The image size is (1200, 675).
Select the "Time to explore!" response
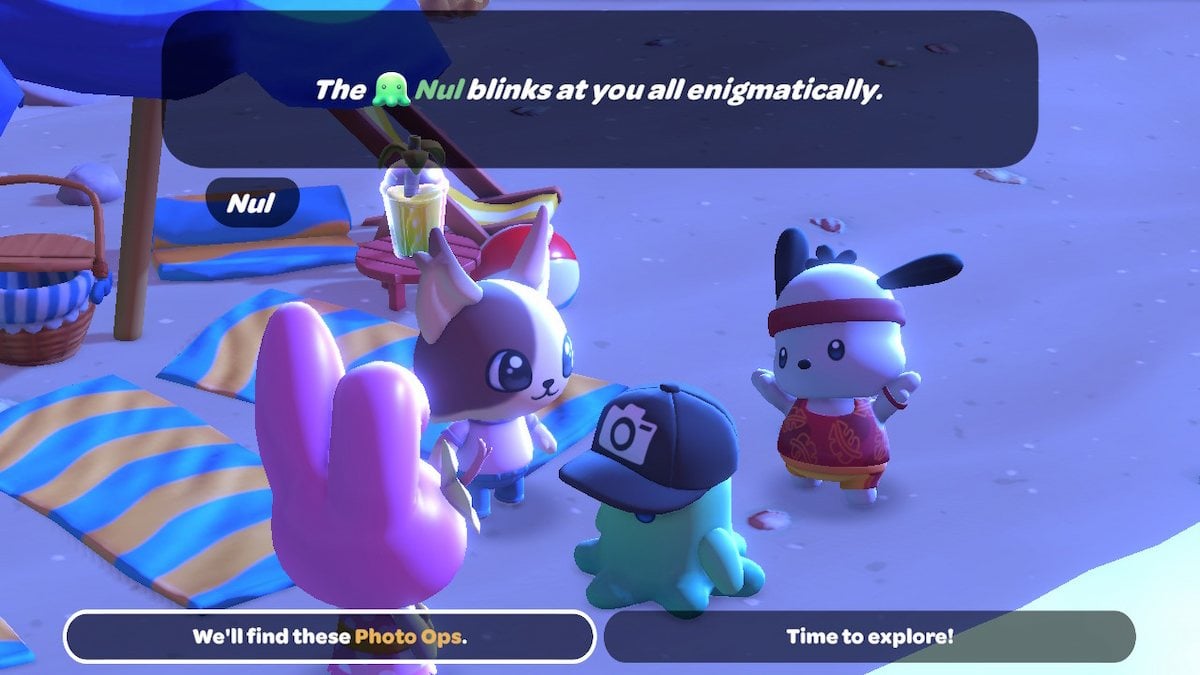[x=870, y=636]
